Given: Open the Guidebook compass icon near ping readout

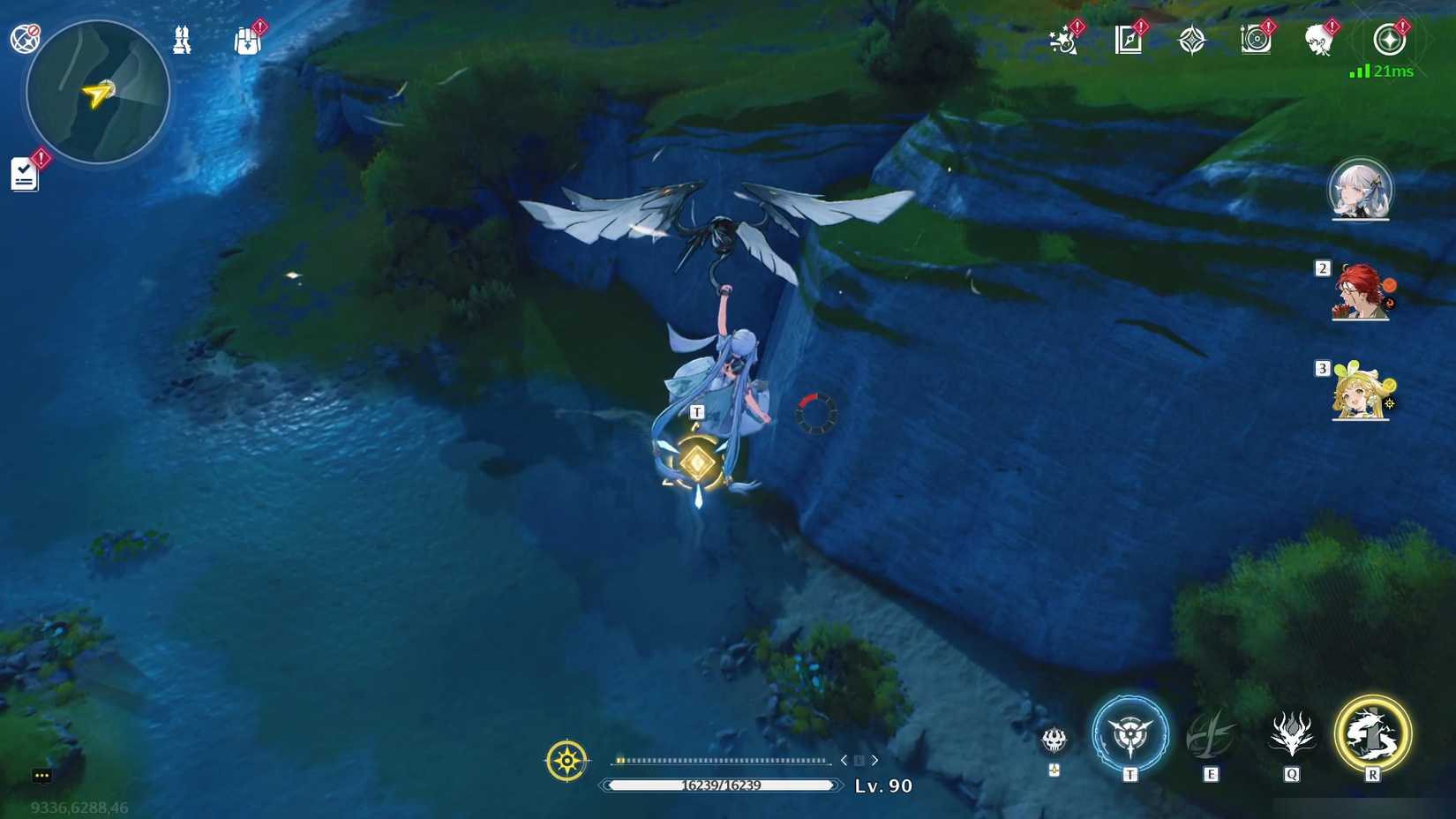Looking at the screenshot, I should coord(1390,40).
